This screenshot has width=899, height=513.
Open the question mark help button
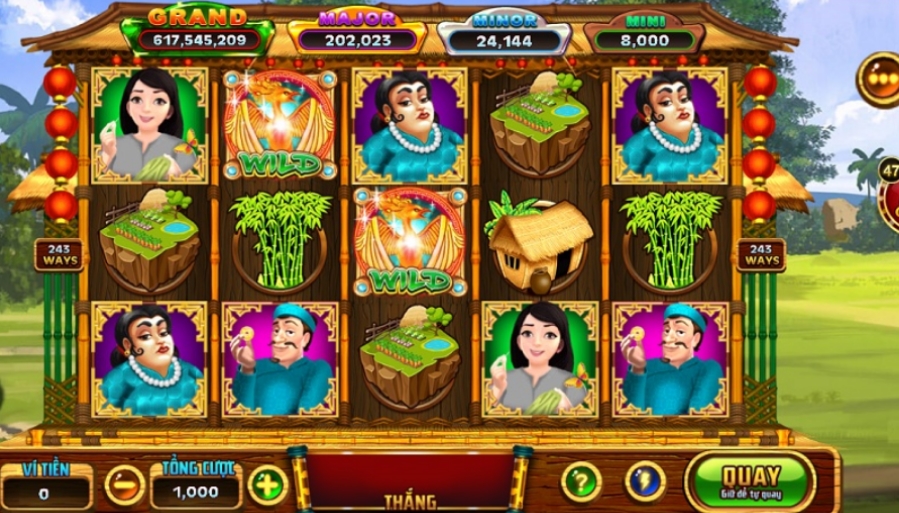click(580, 482)
